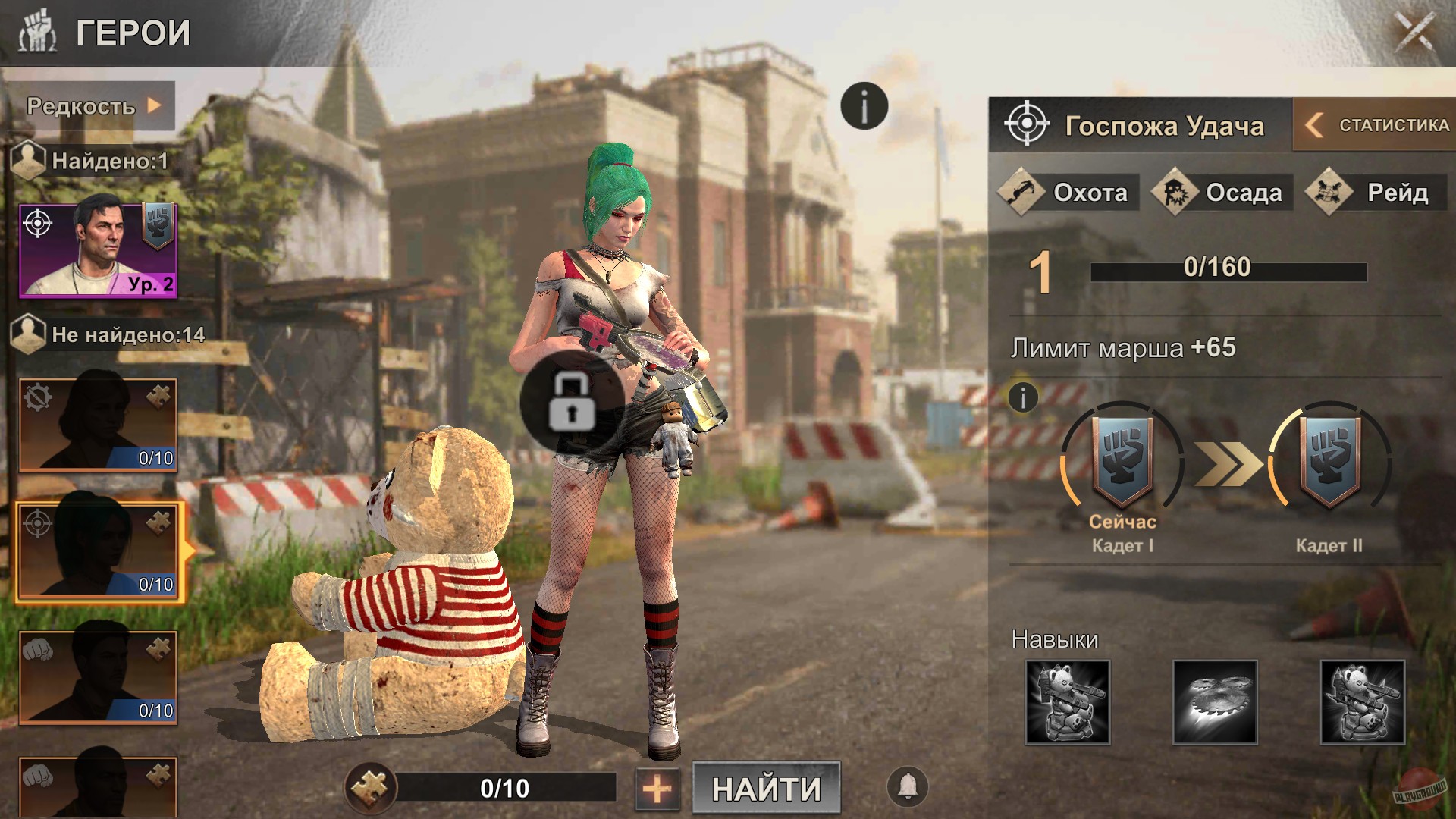The image size is (1456, 819).
Task: Click the bell notification icon at the bottom
Action: coord(907,789)
